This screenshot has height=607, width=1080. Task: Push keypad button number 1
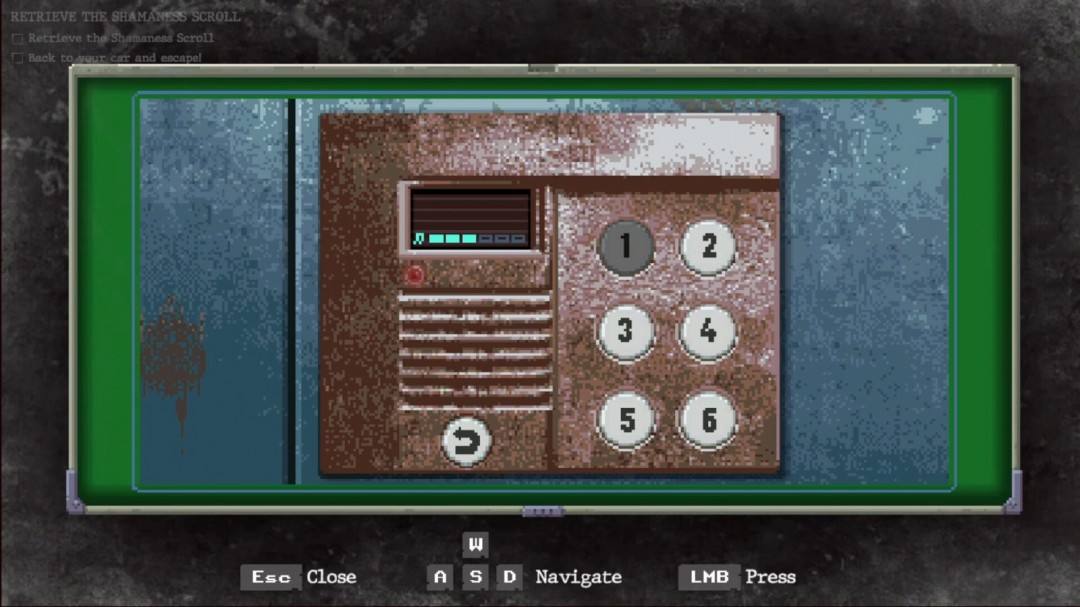pyautogui.click(x=626, y=247)
